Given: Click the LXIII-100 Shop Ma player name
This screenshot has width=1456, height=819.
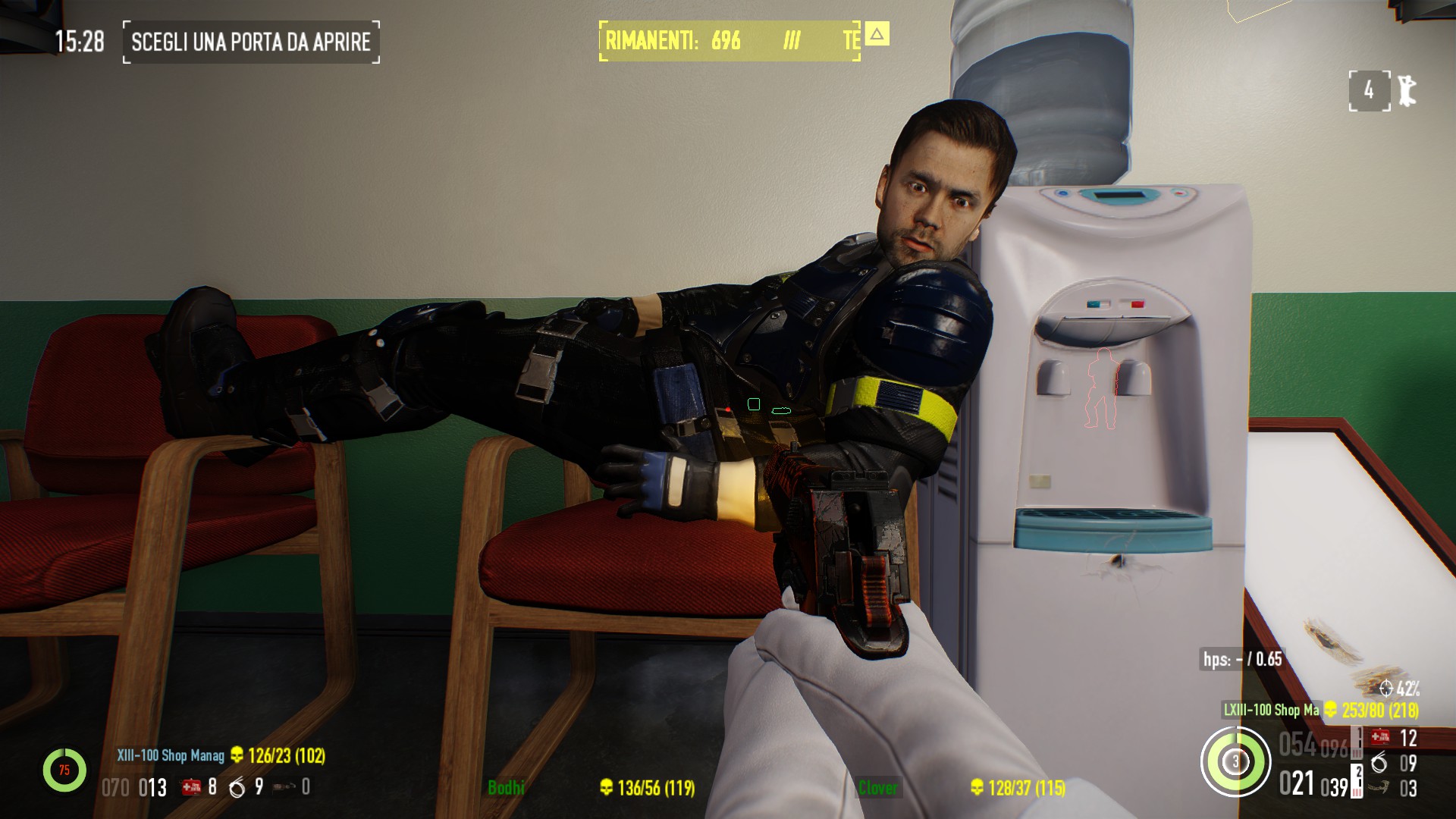Looking at the screenshot, I should pyautogui.click(x=1271, y=711).
